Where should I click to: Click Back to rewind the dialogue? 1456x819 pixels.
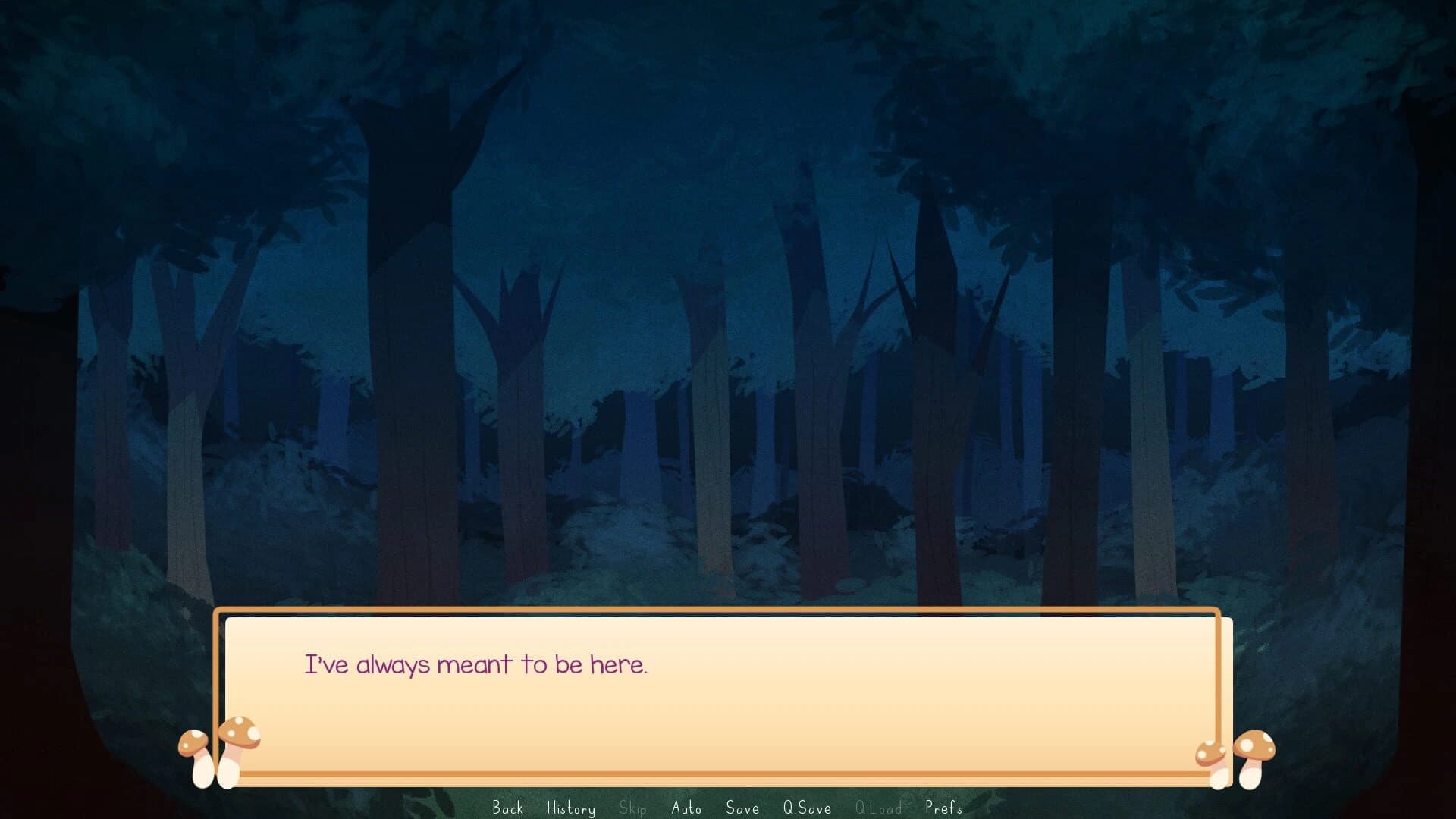(x=509, y=808)
